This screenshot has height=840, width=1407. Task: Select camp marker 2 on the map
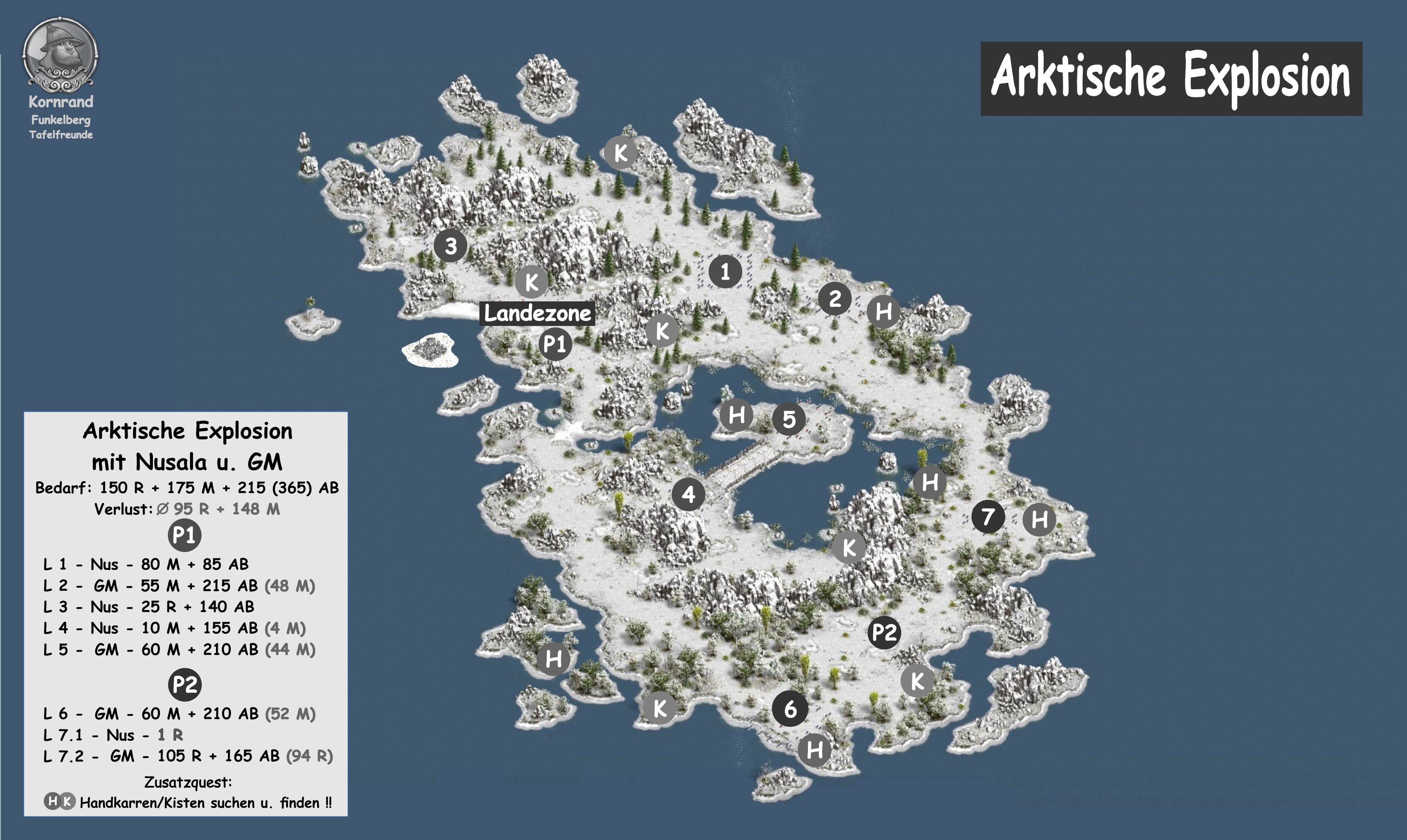835,298
